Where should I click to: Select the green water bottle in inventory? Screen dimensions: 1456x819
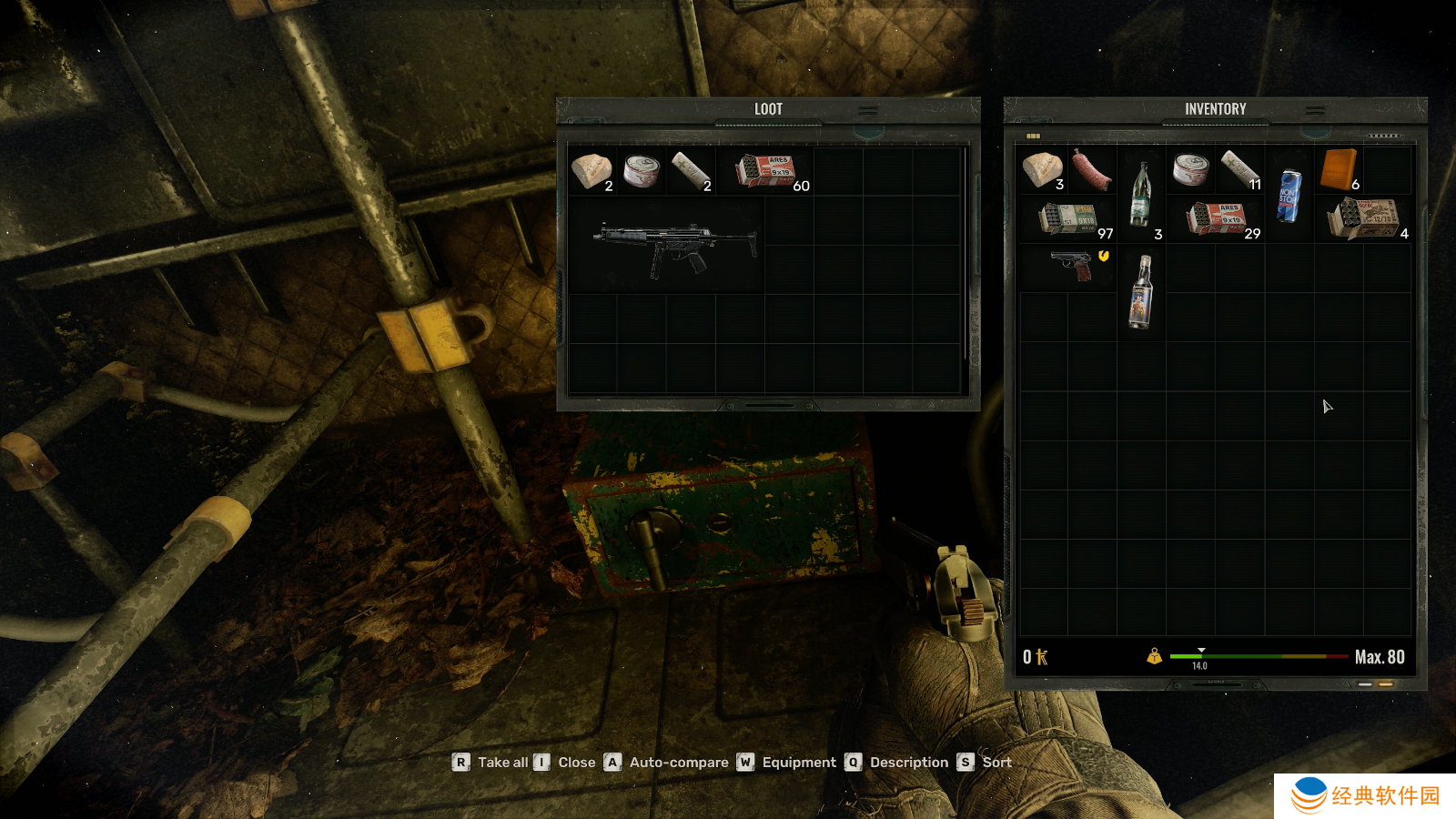1140,194
